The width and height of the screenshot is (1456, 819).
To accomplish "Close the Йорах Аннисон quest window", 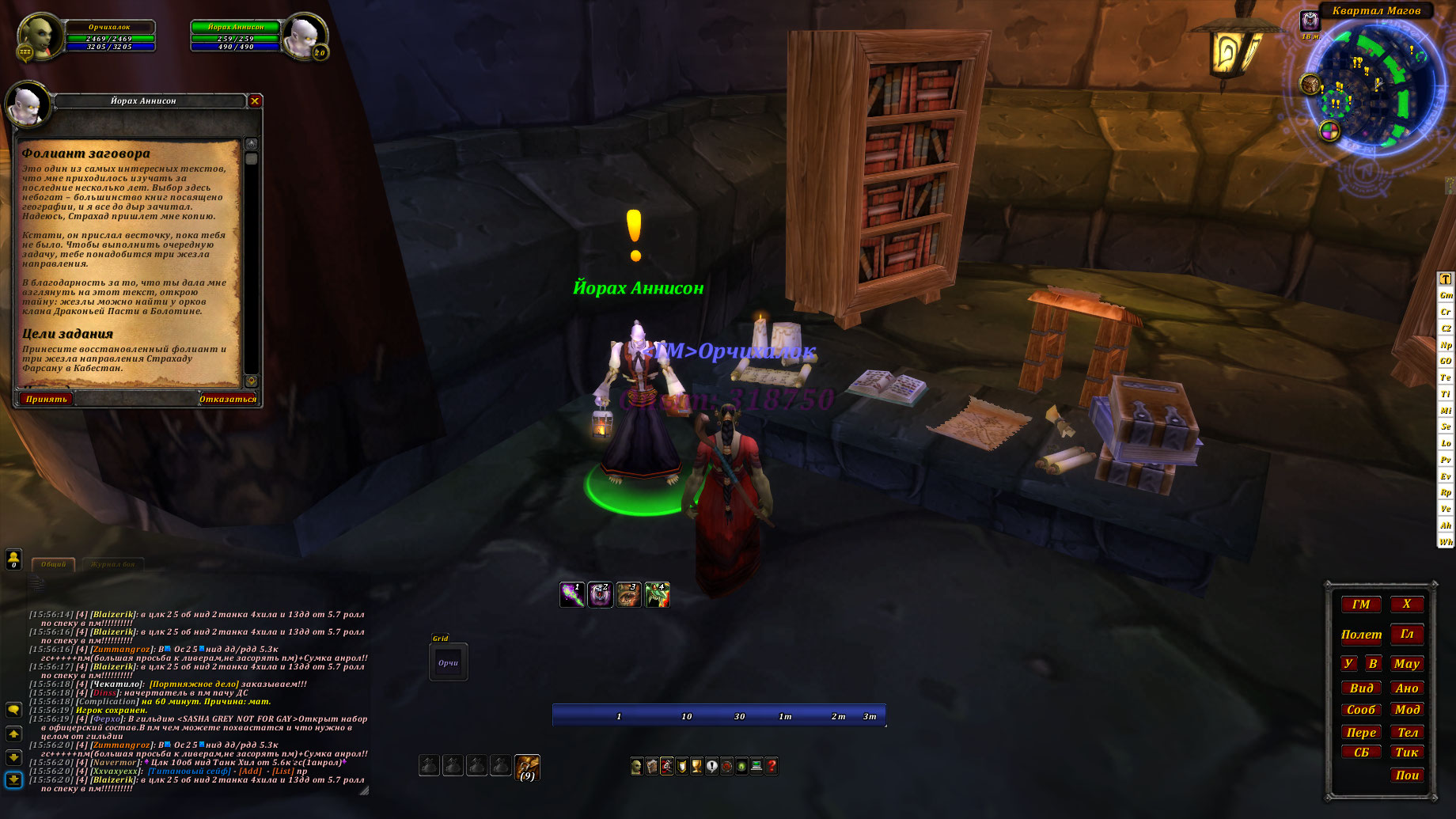I will [x=255, y=100].
